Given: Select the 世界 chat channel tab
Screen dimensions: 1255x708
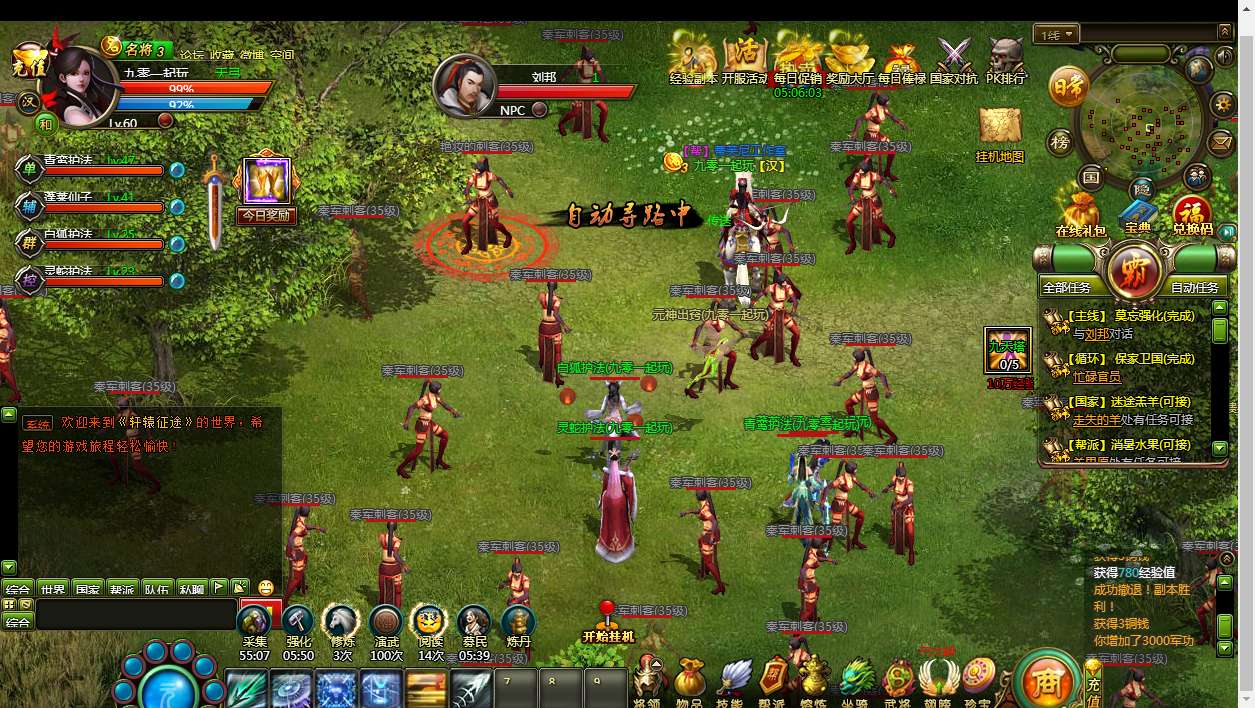Looking at the screenshot, I should (x=53, y=589).
